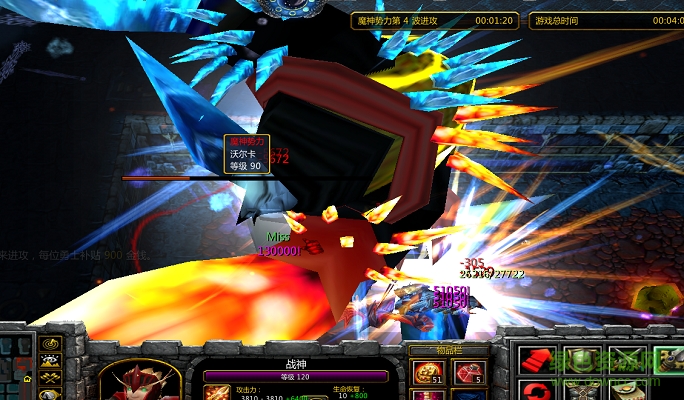Screen dimensions: 684x400
Task: Select the War God hero portrait
Action: tap(141, 380)
